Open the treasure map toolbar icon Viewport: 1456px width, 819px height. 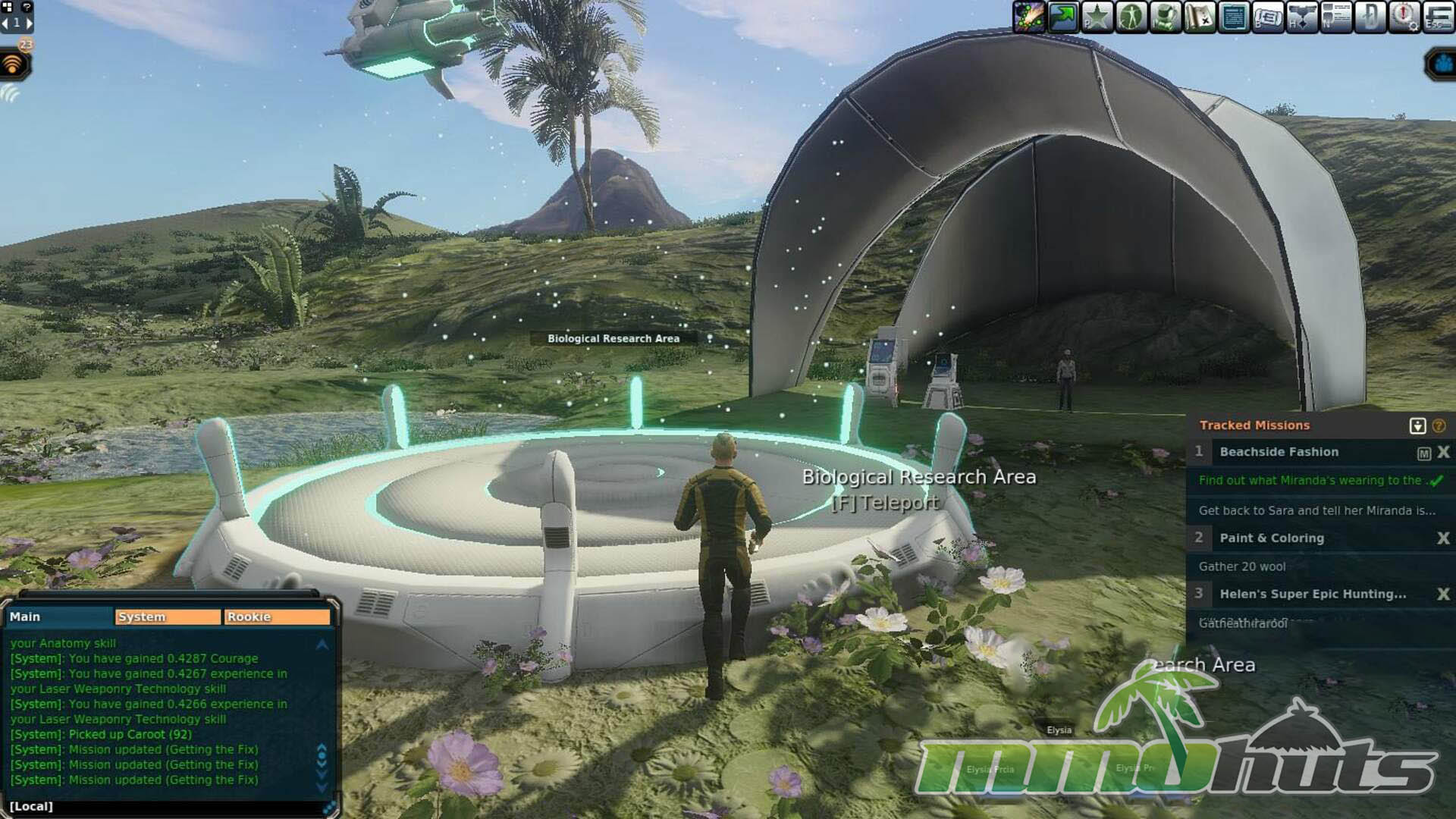(1199, 17)
